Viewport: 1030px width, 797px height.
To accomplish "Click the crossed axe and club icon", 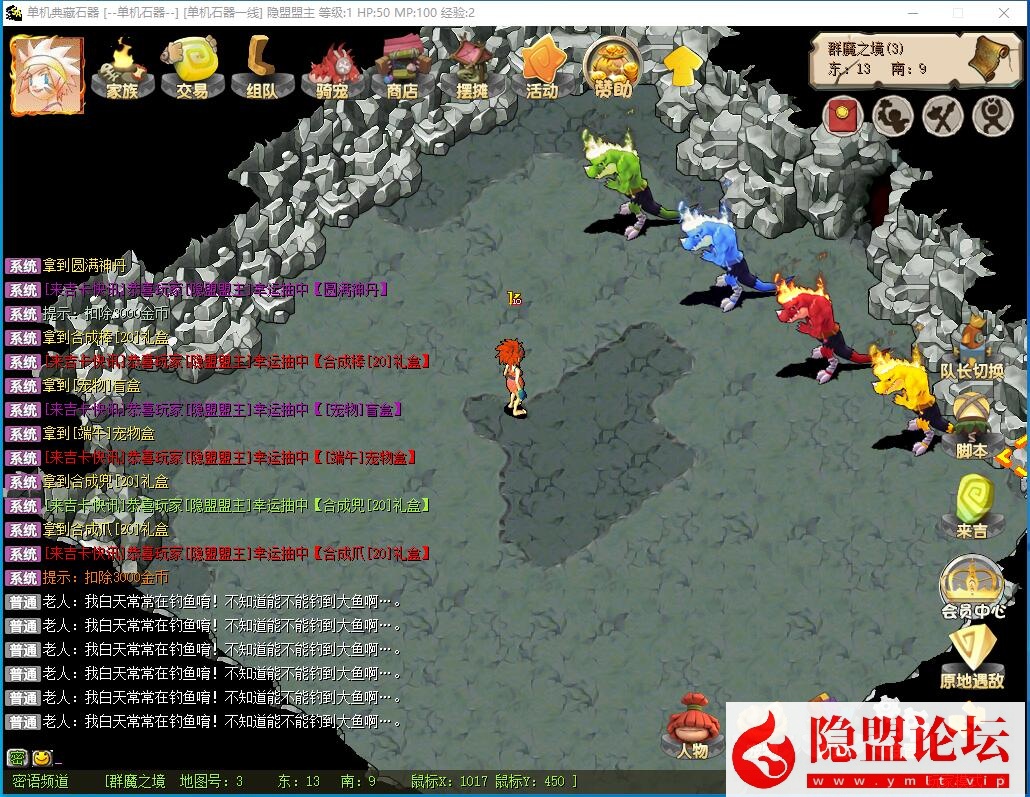I will [x=942, y=117].
